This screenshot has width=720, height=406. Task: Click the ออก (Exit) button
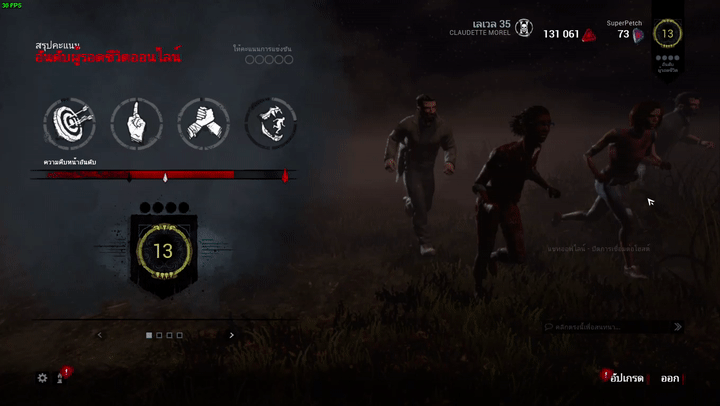[669, 378]
